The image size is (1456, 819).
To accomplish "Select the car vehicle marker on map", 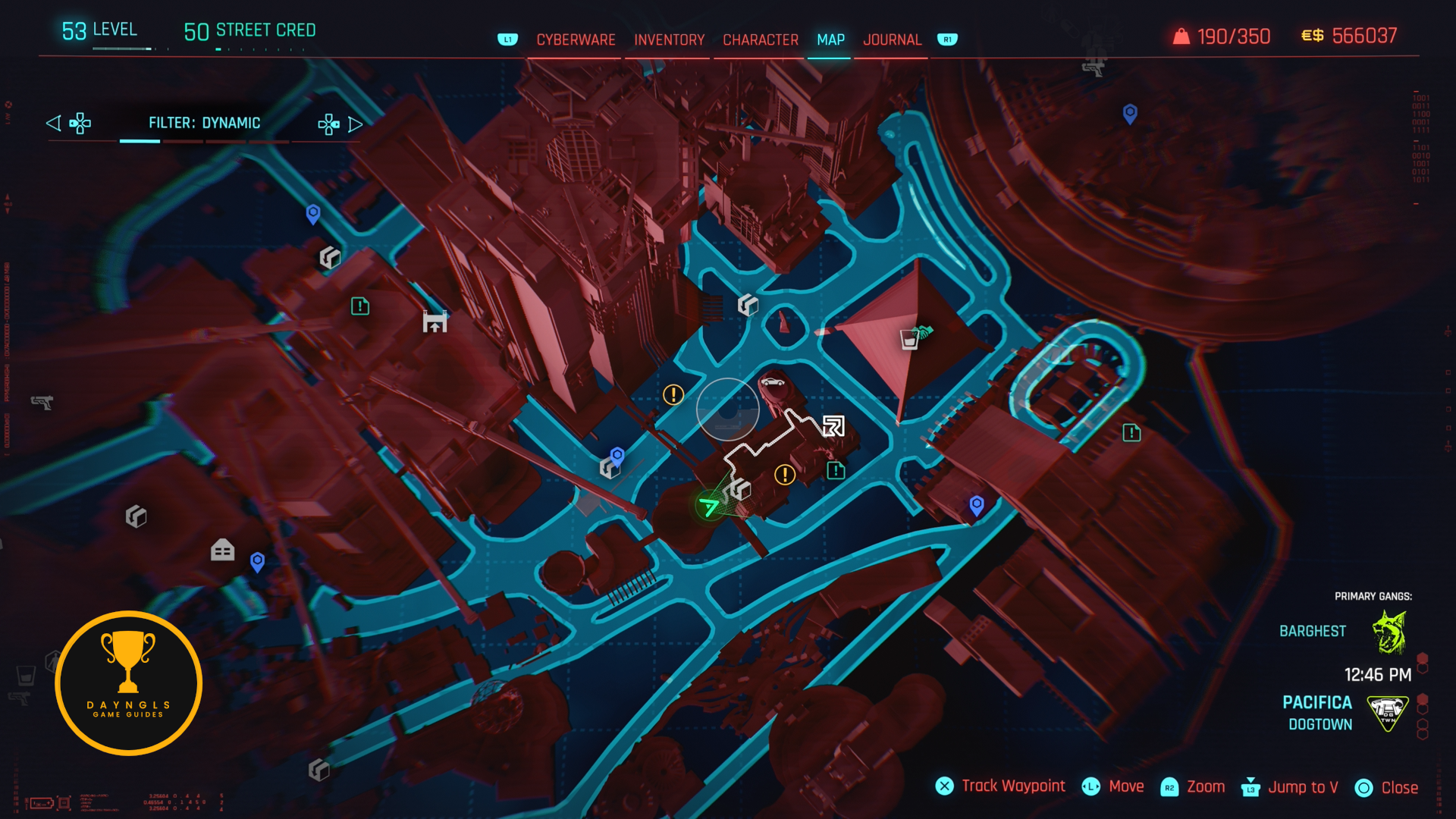I will click(x=773, y=381).
